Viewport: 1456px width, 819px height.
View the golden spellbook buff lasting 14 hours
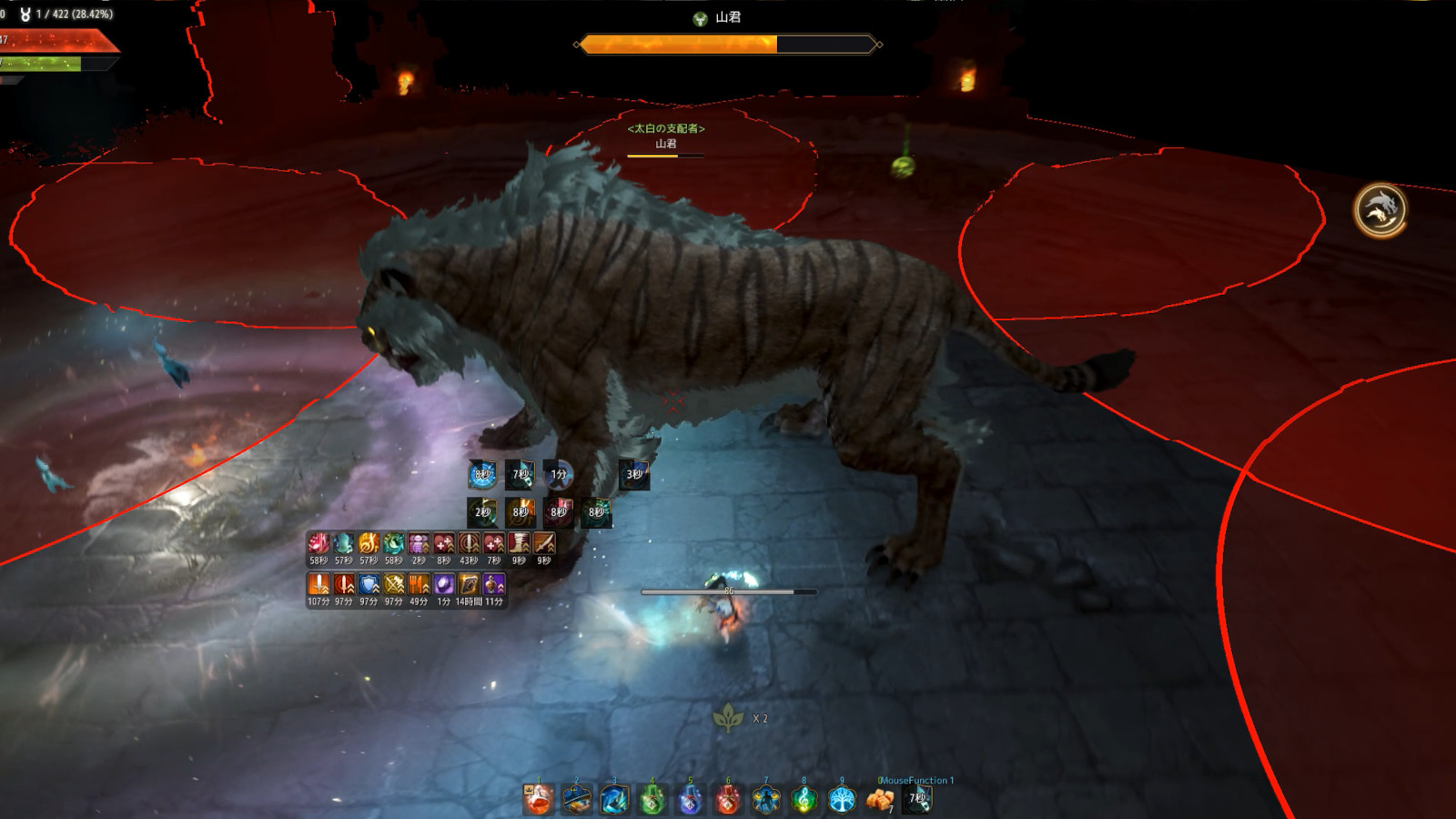pyautogui.click(x=469, y=584)
